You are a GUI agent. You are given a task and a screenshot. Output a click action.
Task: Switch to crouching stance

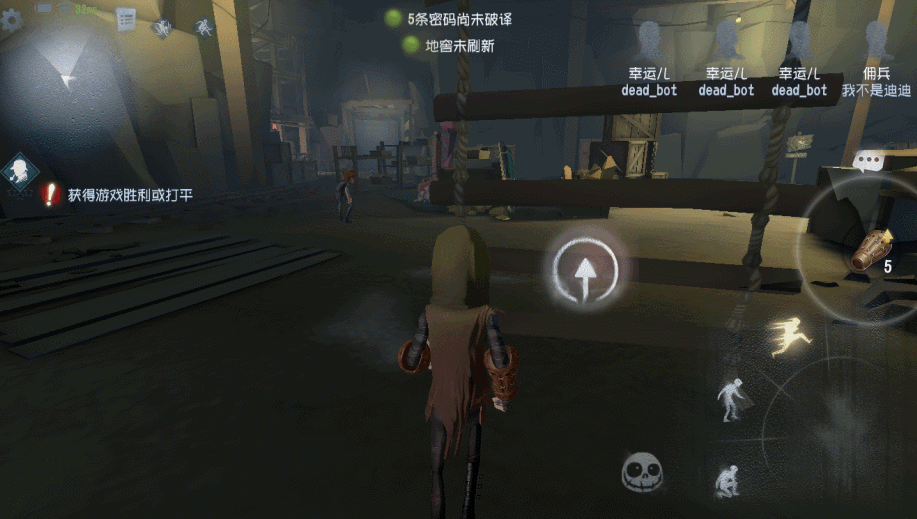[x=727, y=481]
